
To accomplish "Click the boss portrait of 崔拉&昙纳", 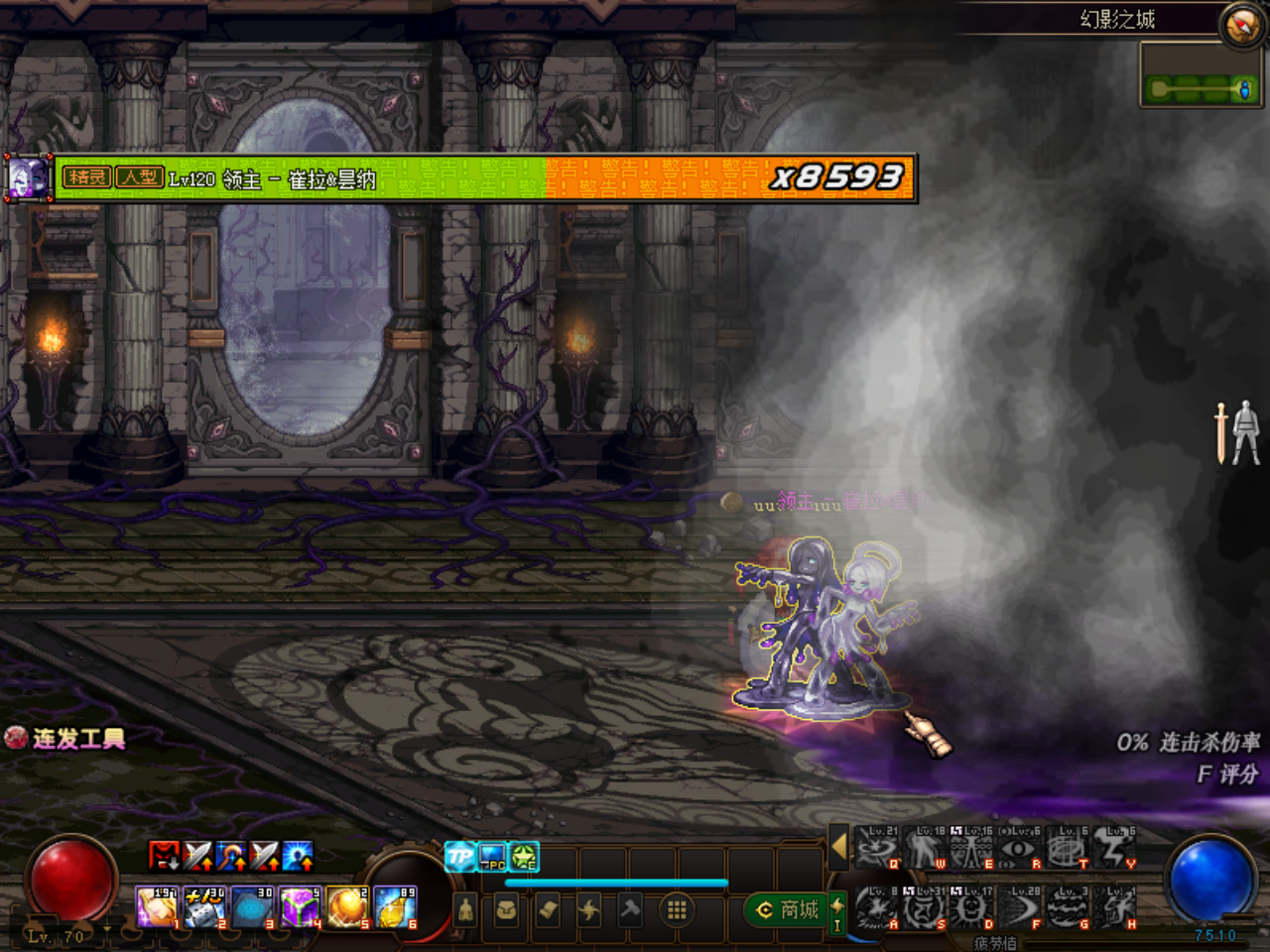I will [28, 178].
